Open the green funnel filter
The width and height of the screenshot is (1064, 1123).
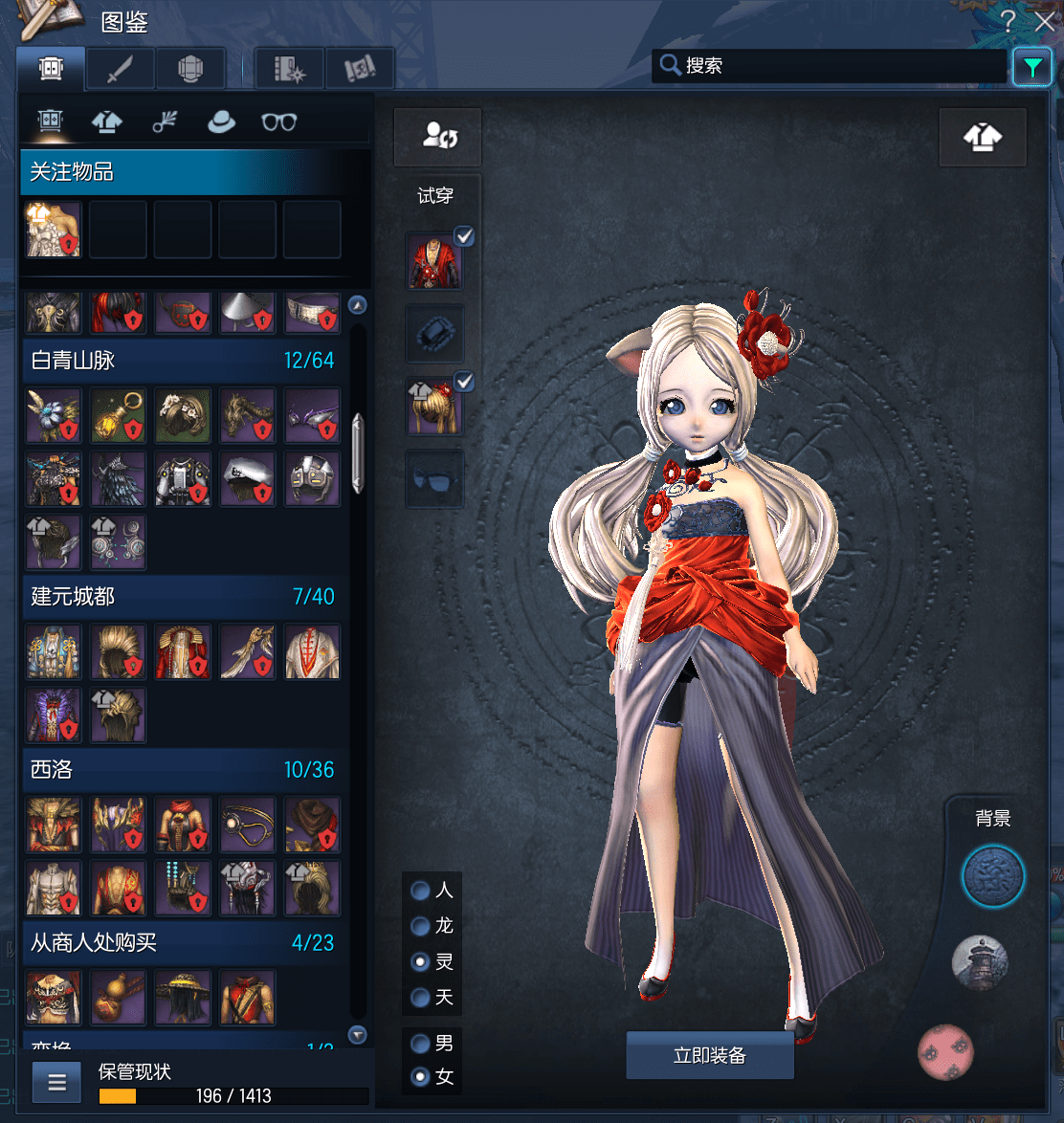[x=1031, y=67]
